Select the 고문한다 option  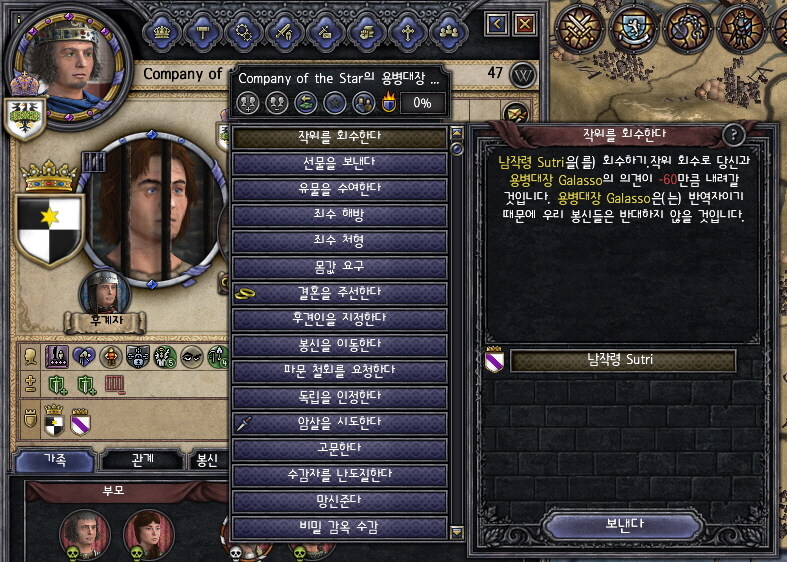pyautogui.click(x=339, y=450)
